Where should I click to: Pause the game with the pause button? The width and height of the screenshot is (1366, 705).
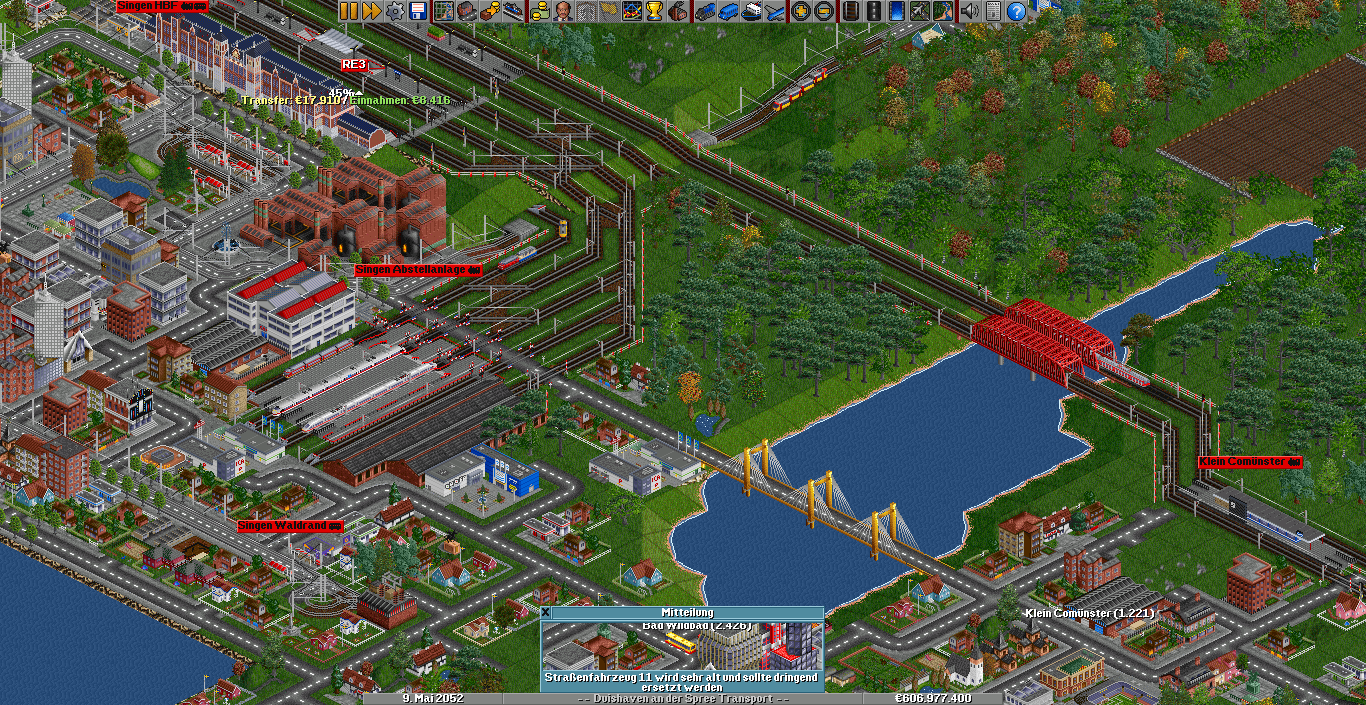click(x=349, y=11)
